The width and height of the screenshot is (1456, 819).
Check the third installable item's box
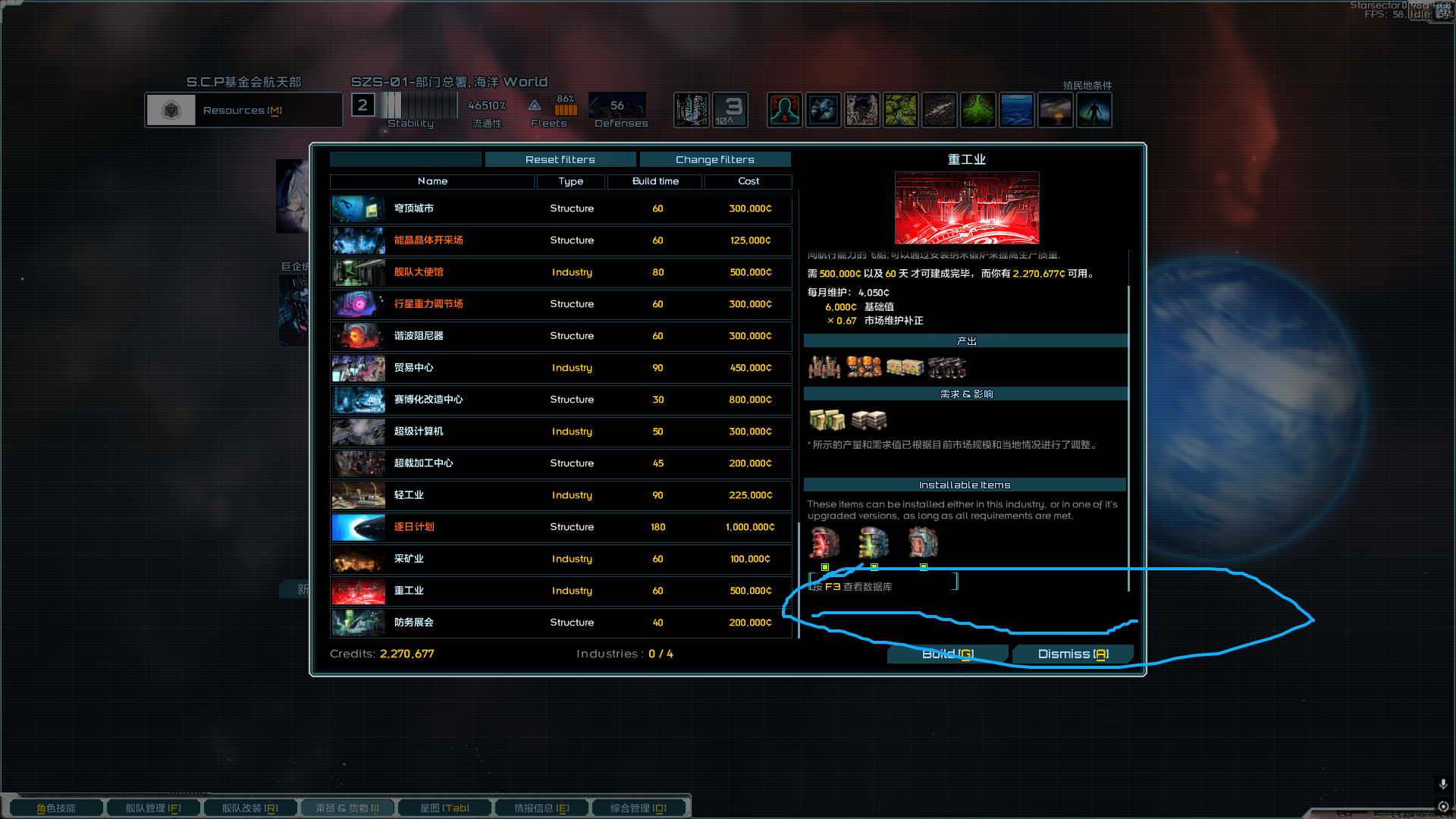pos(924,567)
